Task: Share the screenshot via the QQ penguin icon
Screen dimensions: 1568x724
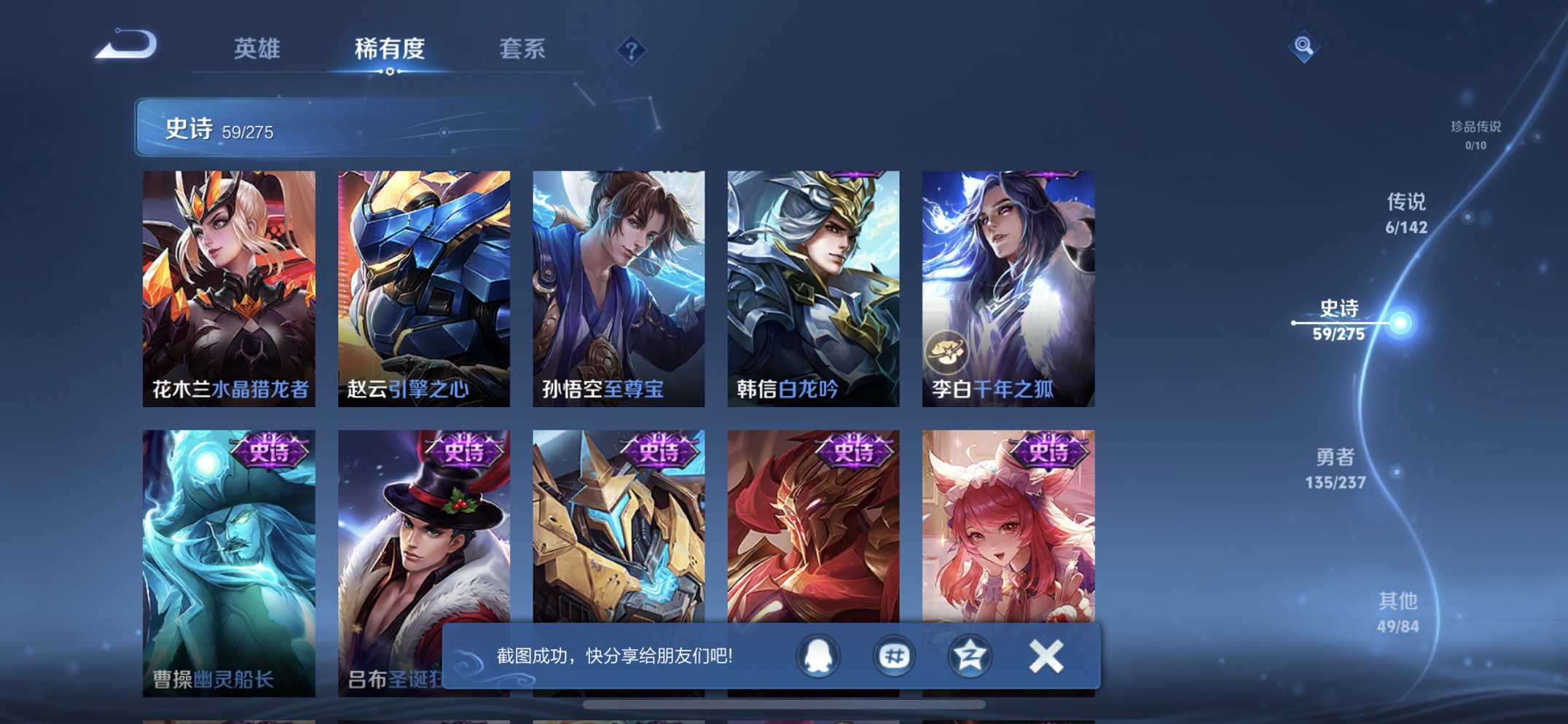Action: tap(818, 656)
